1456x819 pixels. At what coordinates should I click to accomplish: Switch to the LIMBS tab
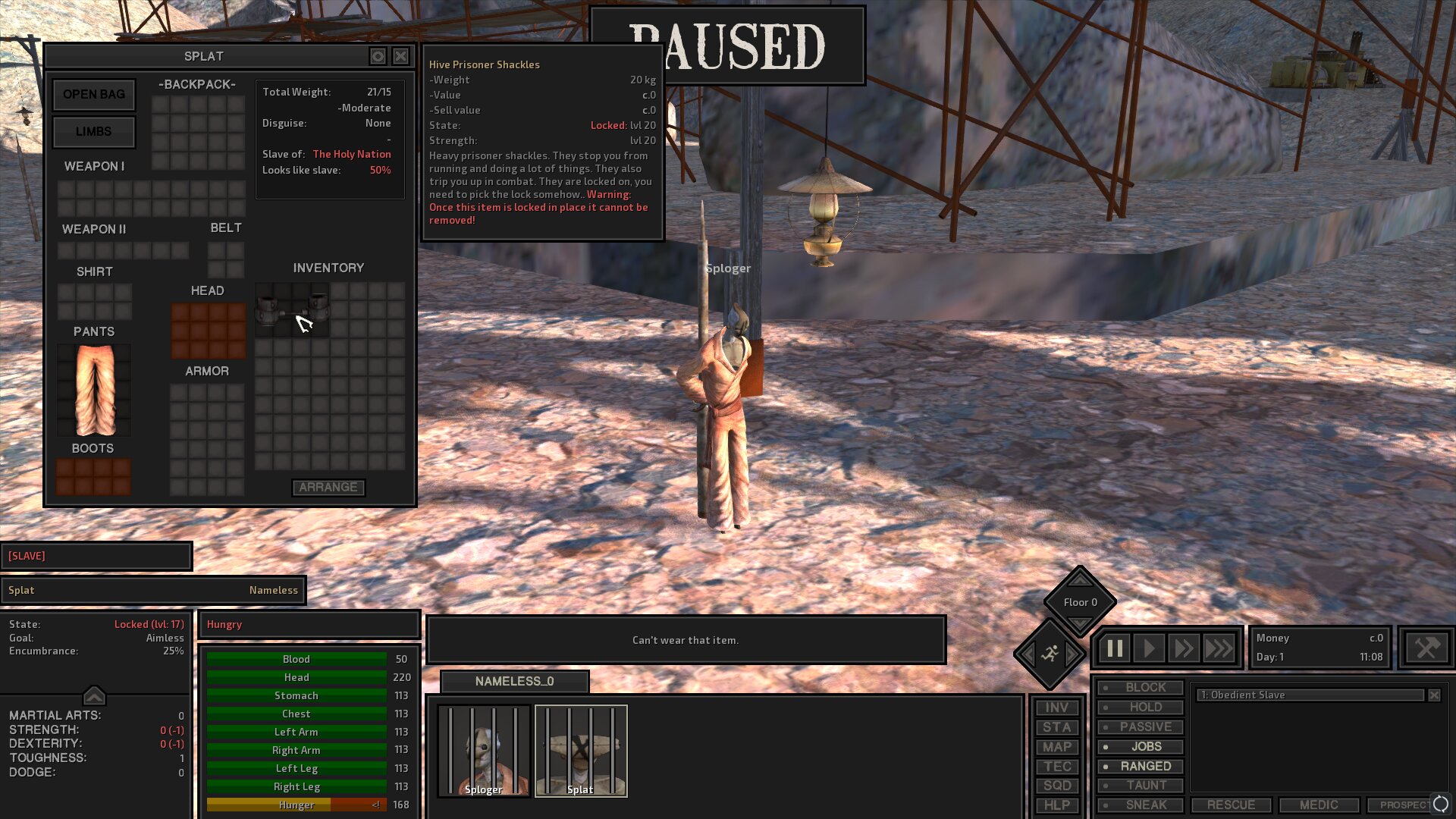pyautogui.click(x=93, y=132)
